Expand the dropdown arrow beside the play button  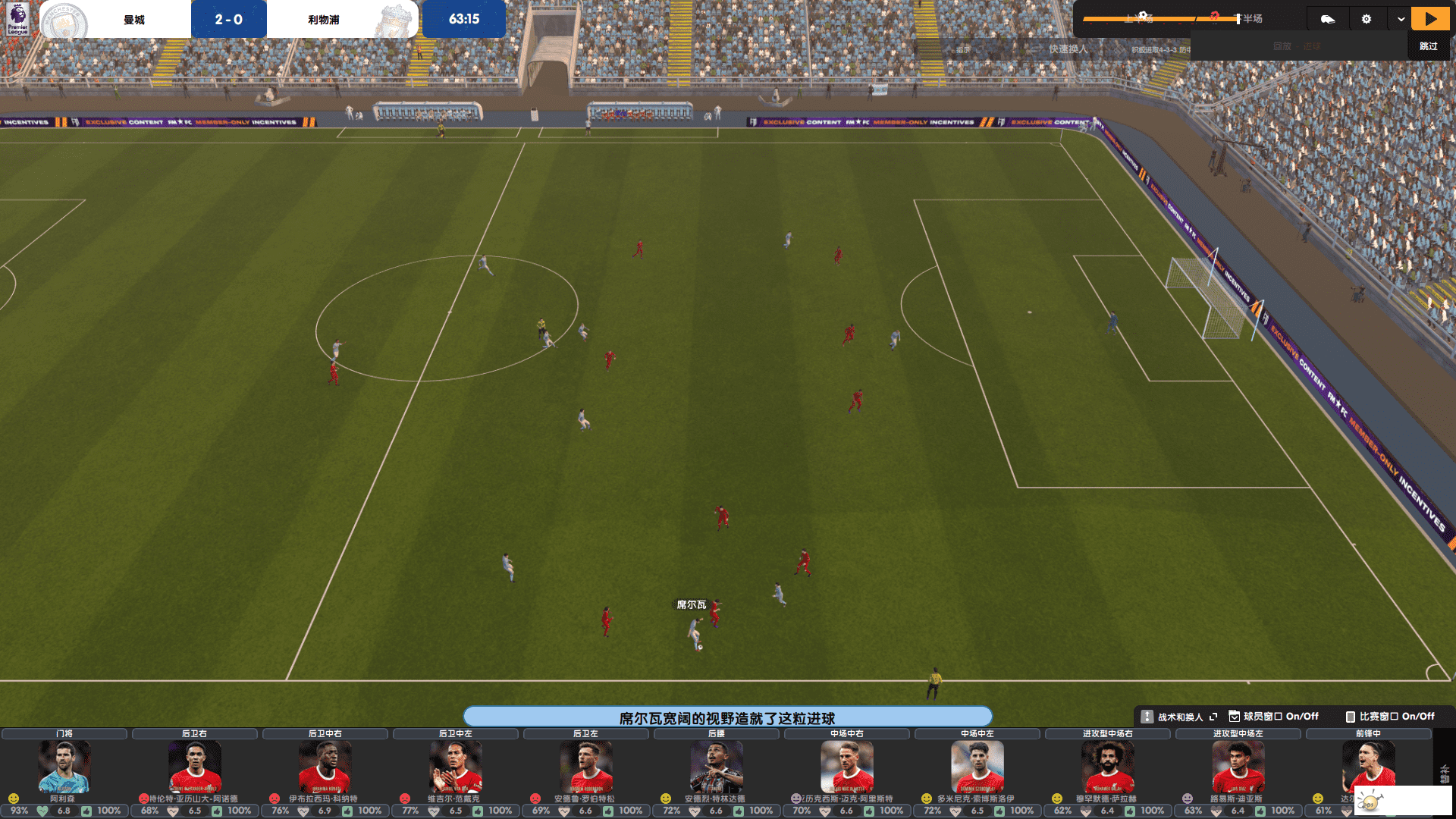pyautogui.click(x=1400, y=19)
